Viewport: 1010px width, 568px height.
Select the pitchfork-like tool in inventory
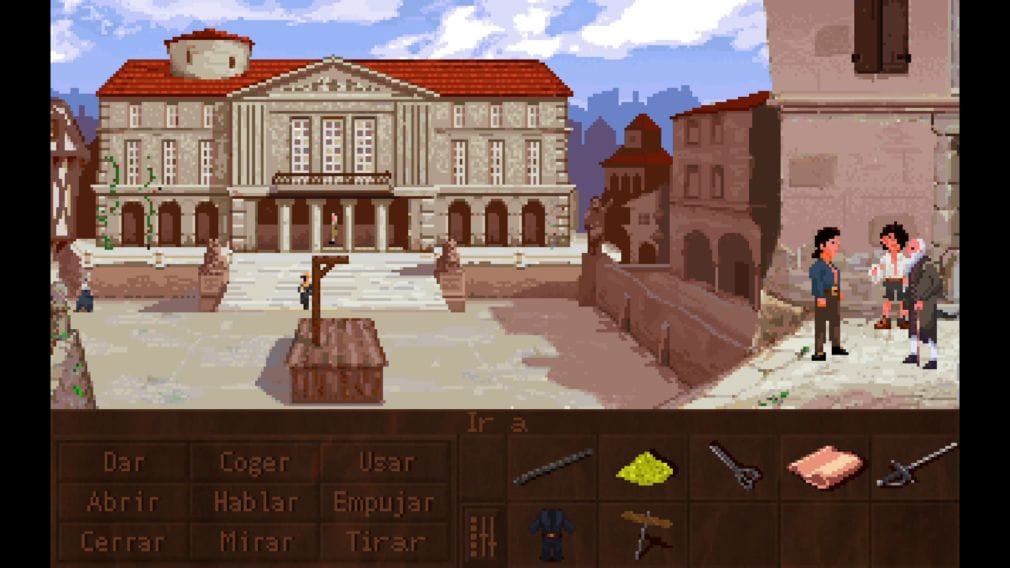coord(735,467)
